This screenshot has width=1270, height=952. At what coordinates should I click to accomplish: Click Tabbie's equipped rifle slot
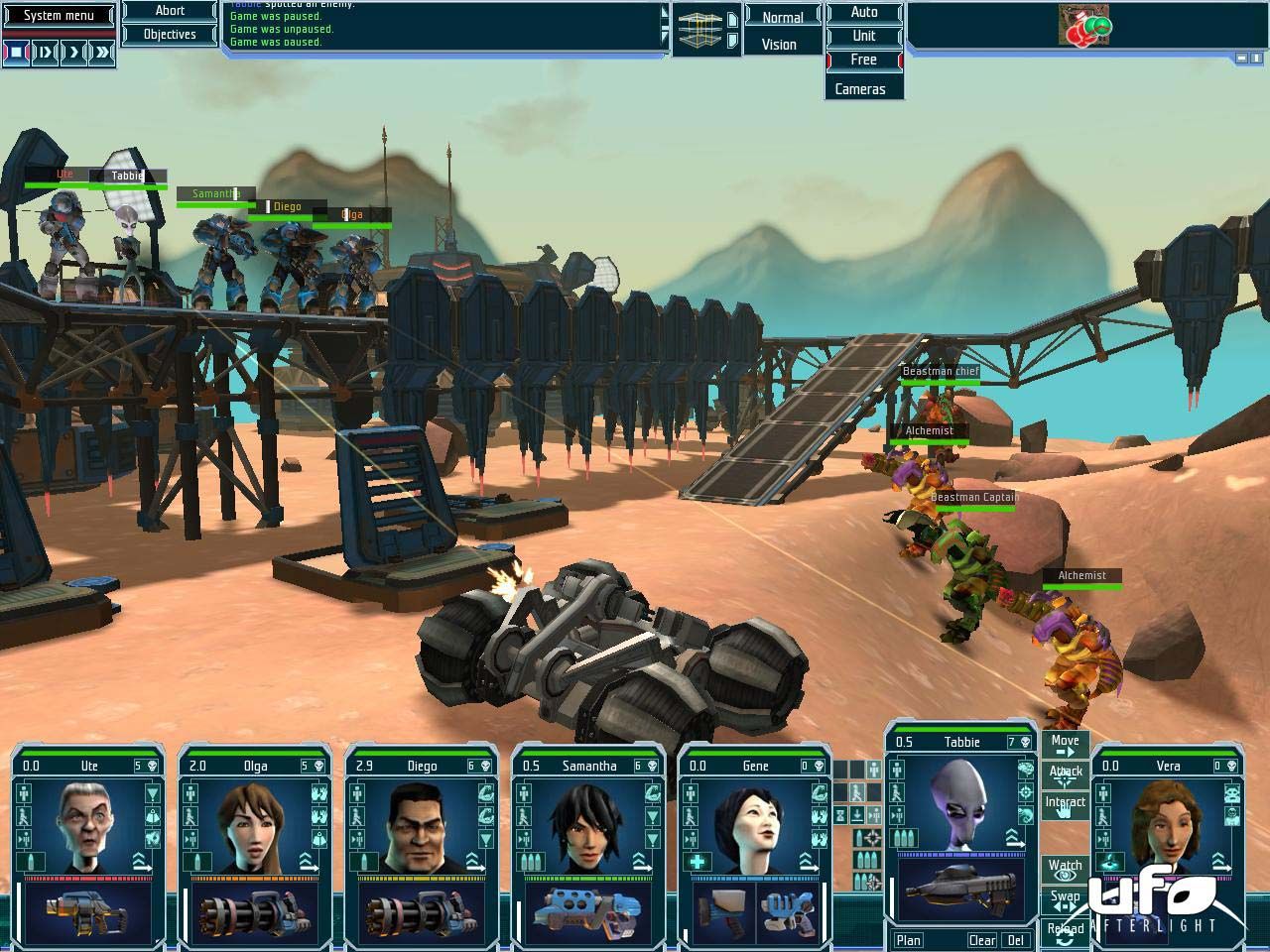click(959, 888)
